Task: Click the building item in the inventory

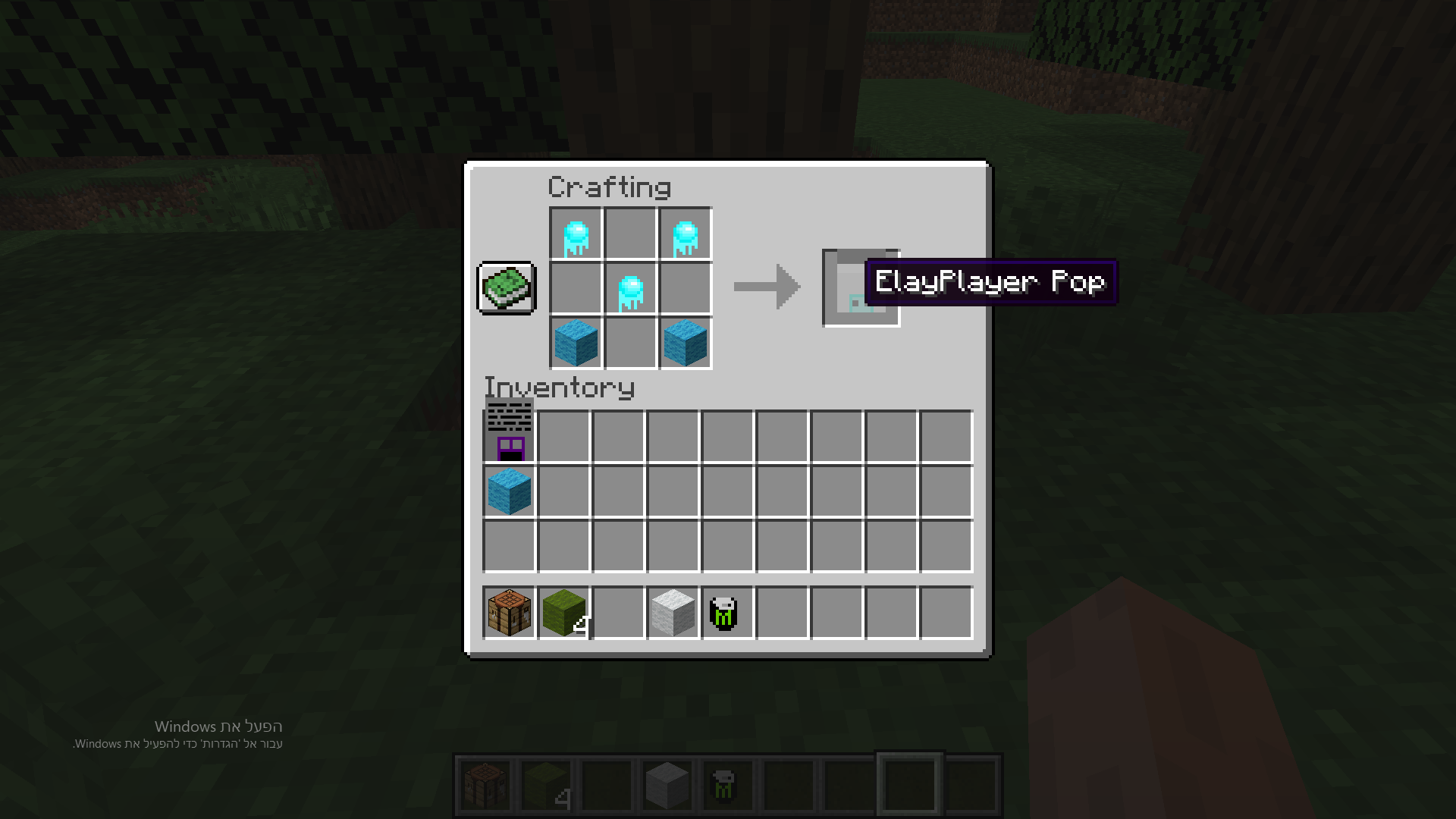Action: (508, 432)
